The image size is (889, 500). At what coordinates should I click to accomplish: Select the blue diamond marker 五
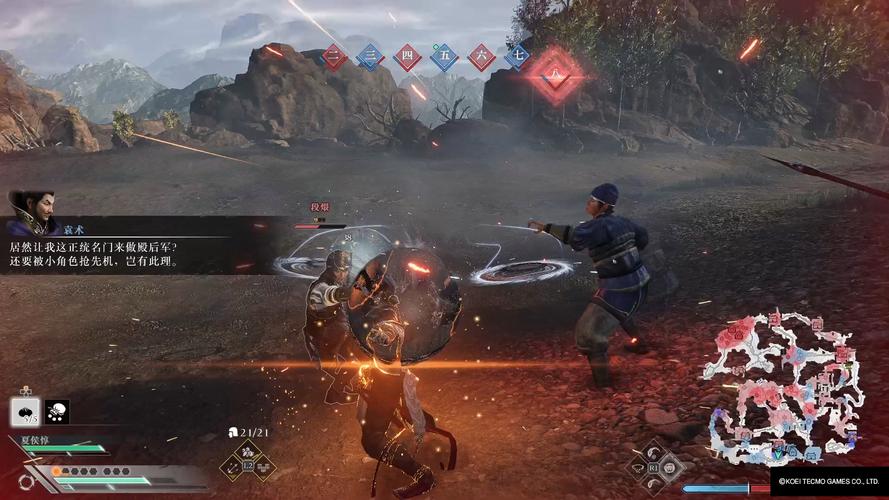click(444, 56)
